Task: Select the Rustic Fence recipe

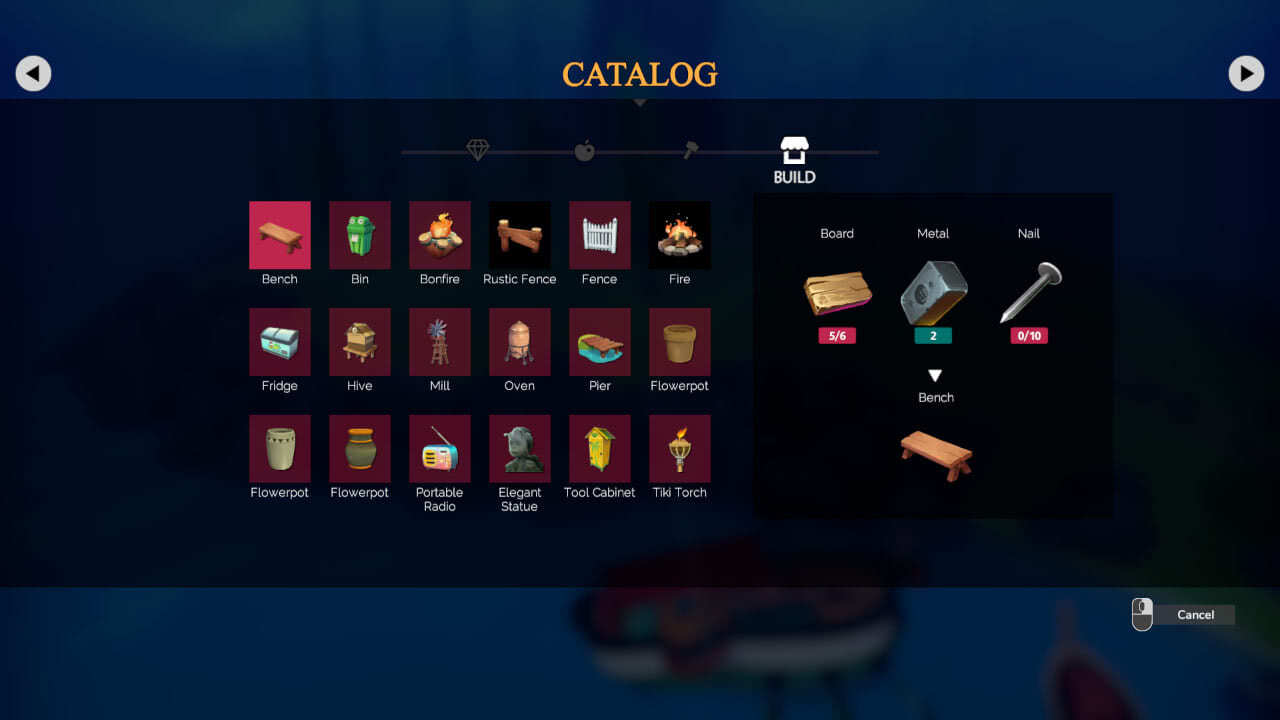Action: [x=520, y=235]
